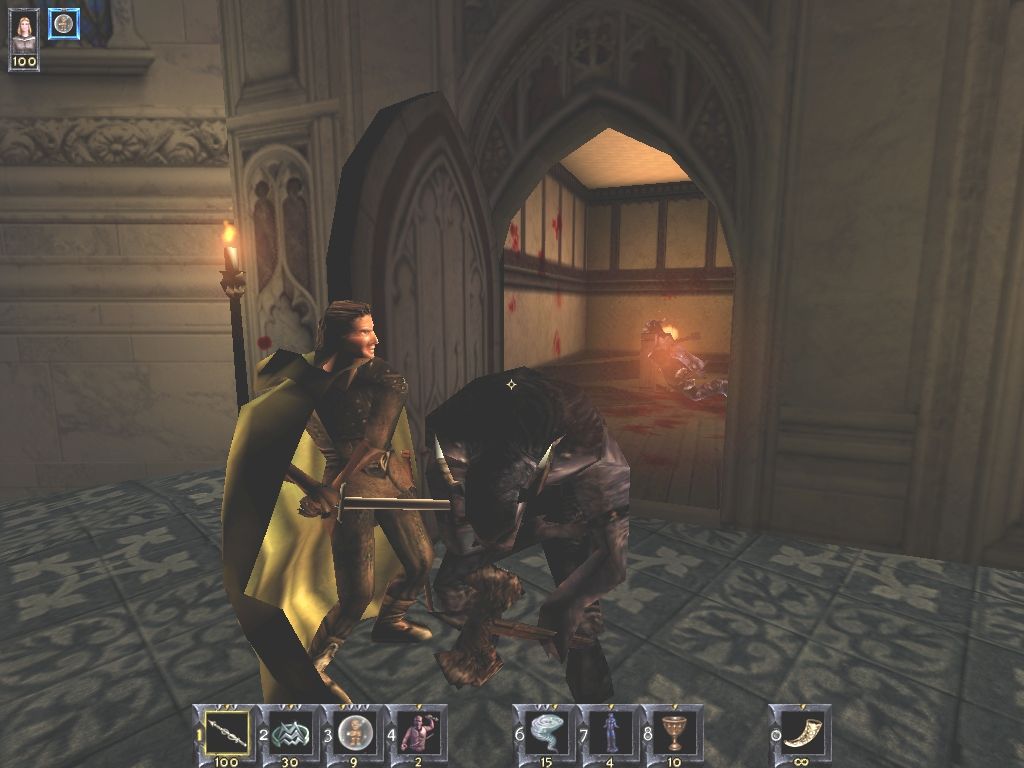Select the arrow weapon in slot 1
This screenshot has width=1024, height=768.
[227, 732]
